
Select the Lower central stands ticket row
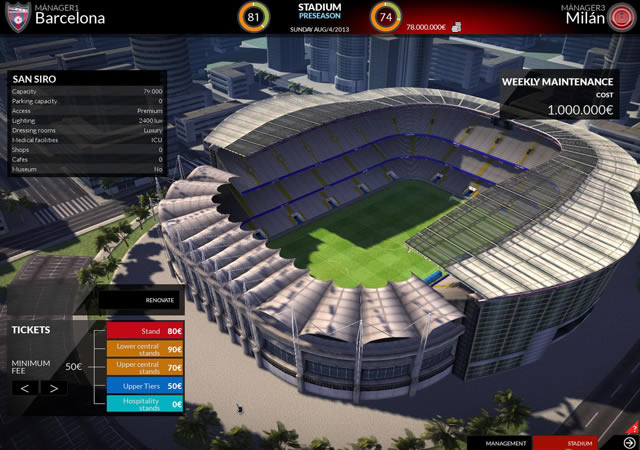pyautogui.click(x=146, y=349)
